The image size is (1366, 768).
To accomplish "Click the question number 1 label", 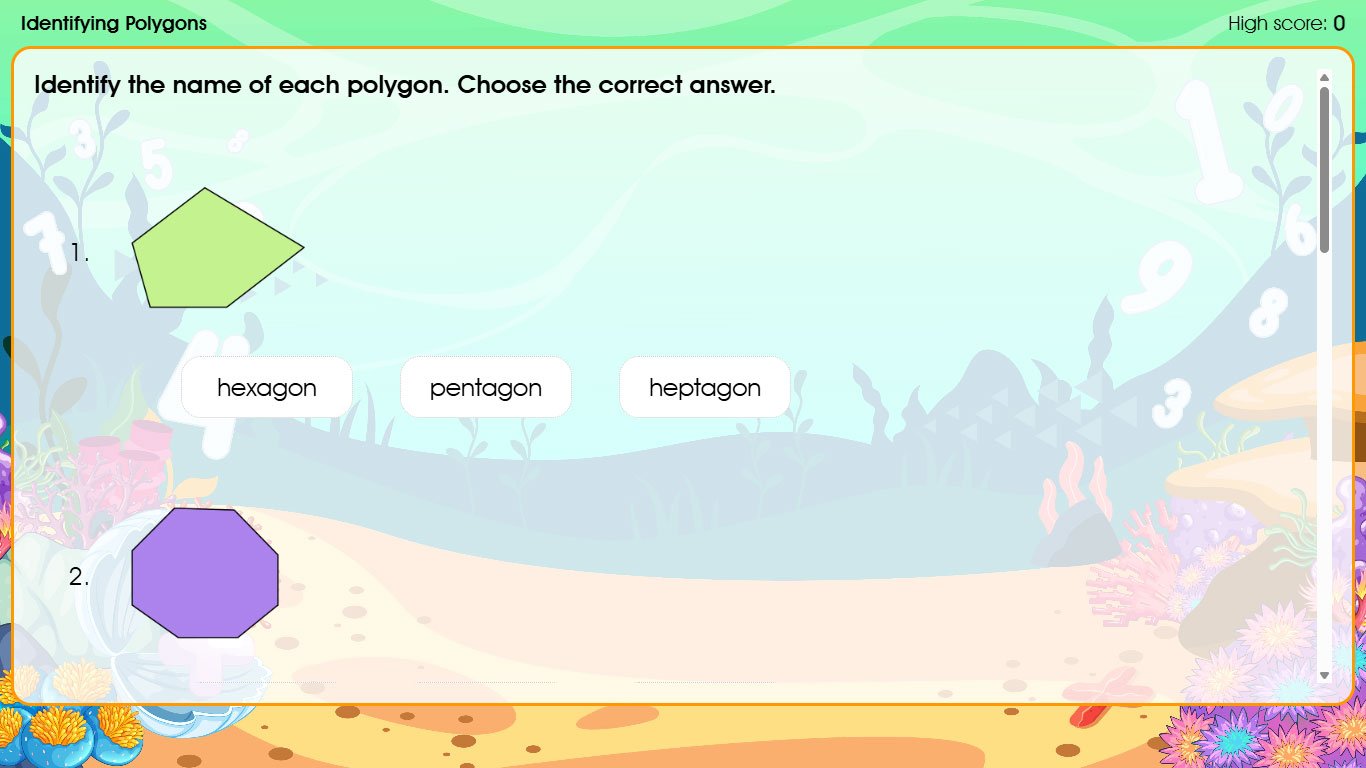I will tap(81, 253).
